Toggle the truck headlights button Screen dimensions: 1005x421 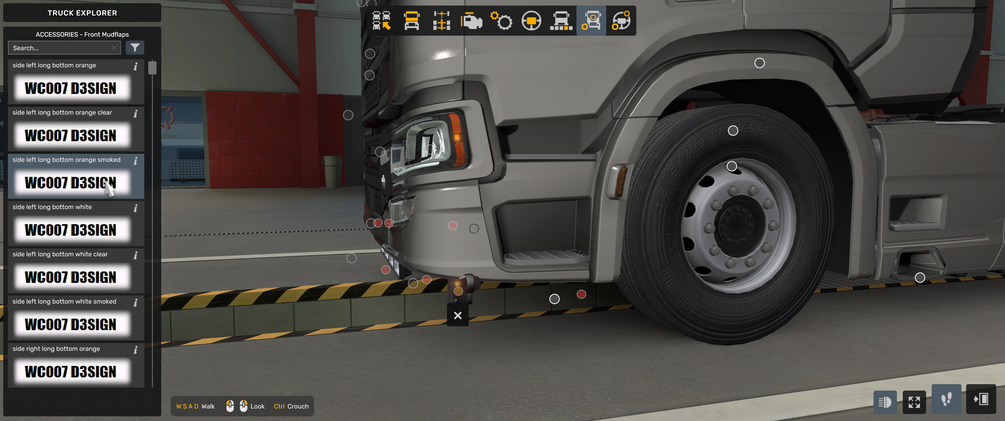pyautogui.click(x=885, y=402)
